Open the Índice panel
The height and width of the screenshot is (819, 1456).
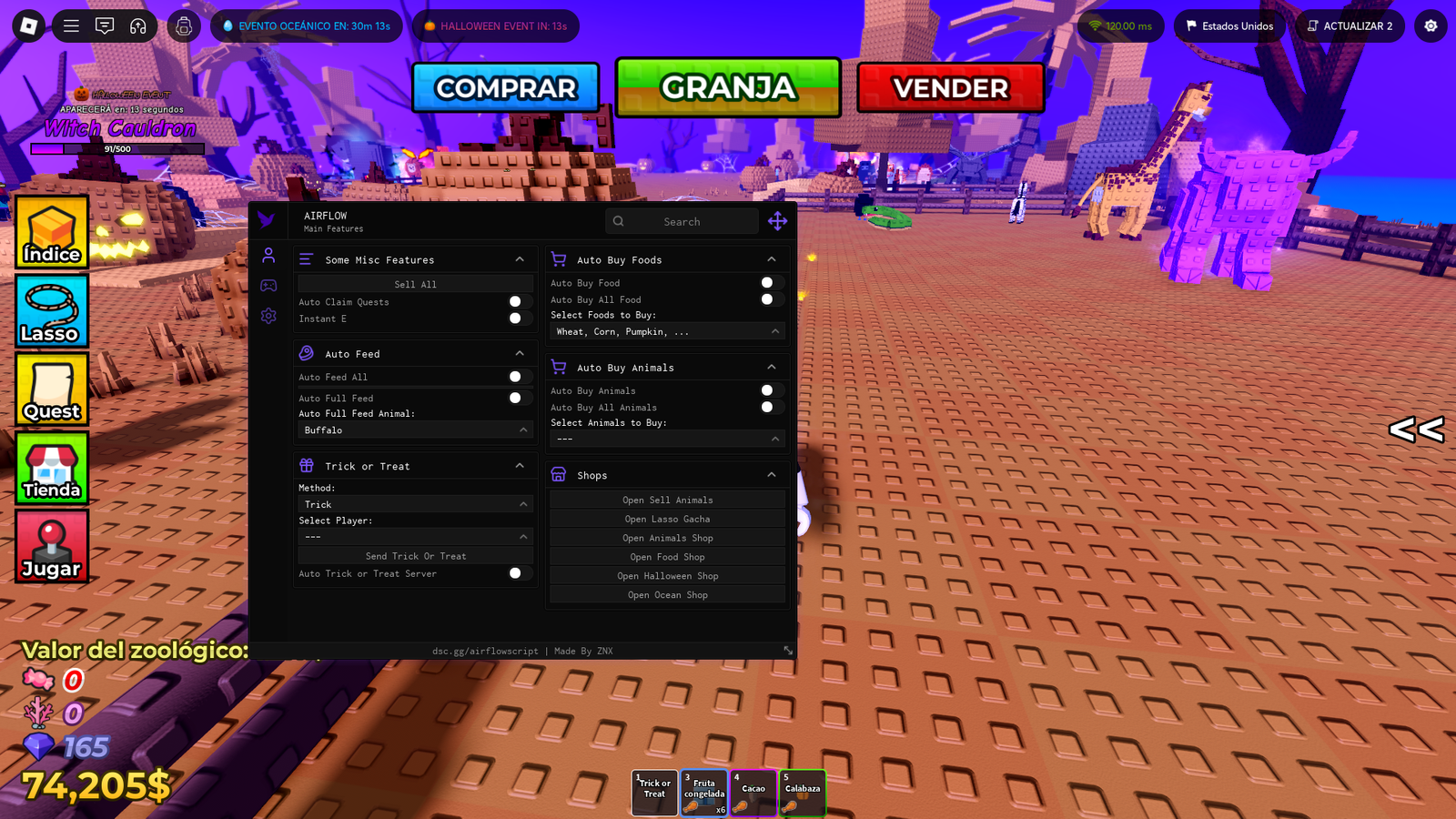point(51,232)
